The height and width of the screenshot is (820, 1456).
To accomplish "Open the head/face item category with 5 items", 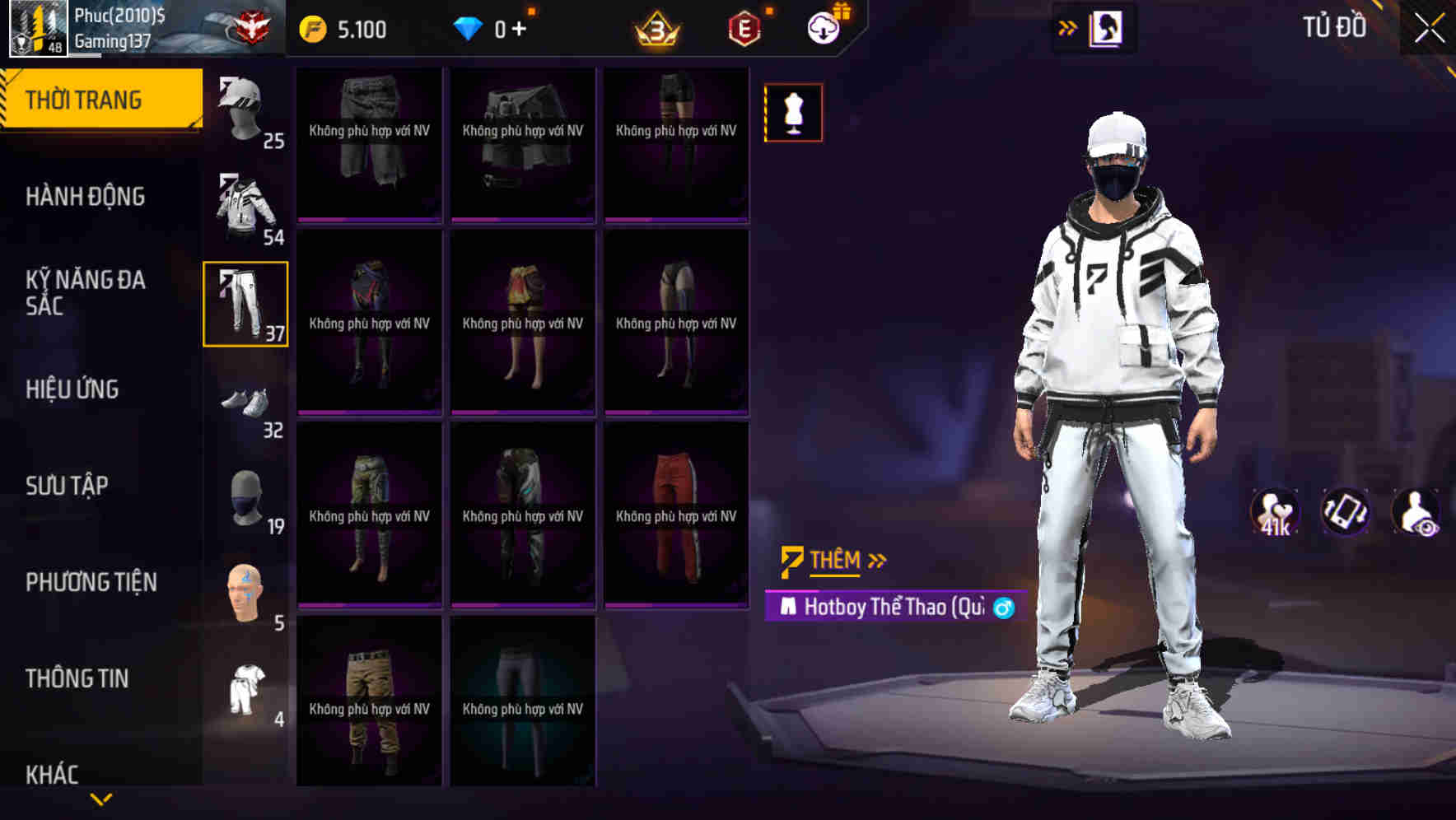I will [245, 589].
